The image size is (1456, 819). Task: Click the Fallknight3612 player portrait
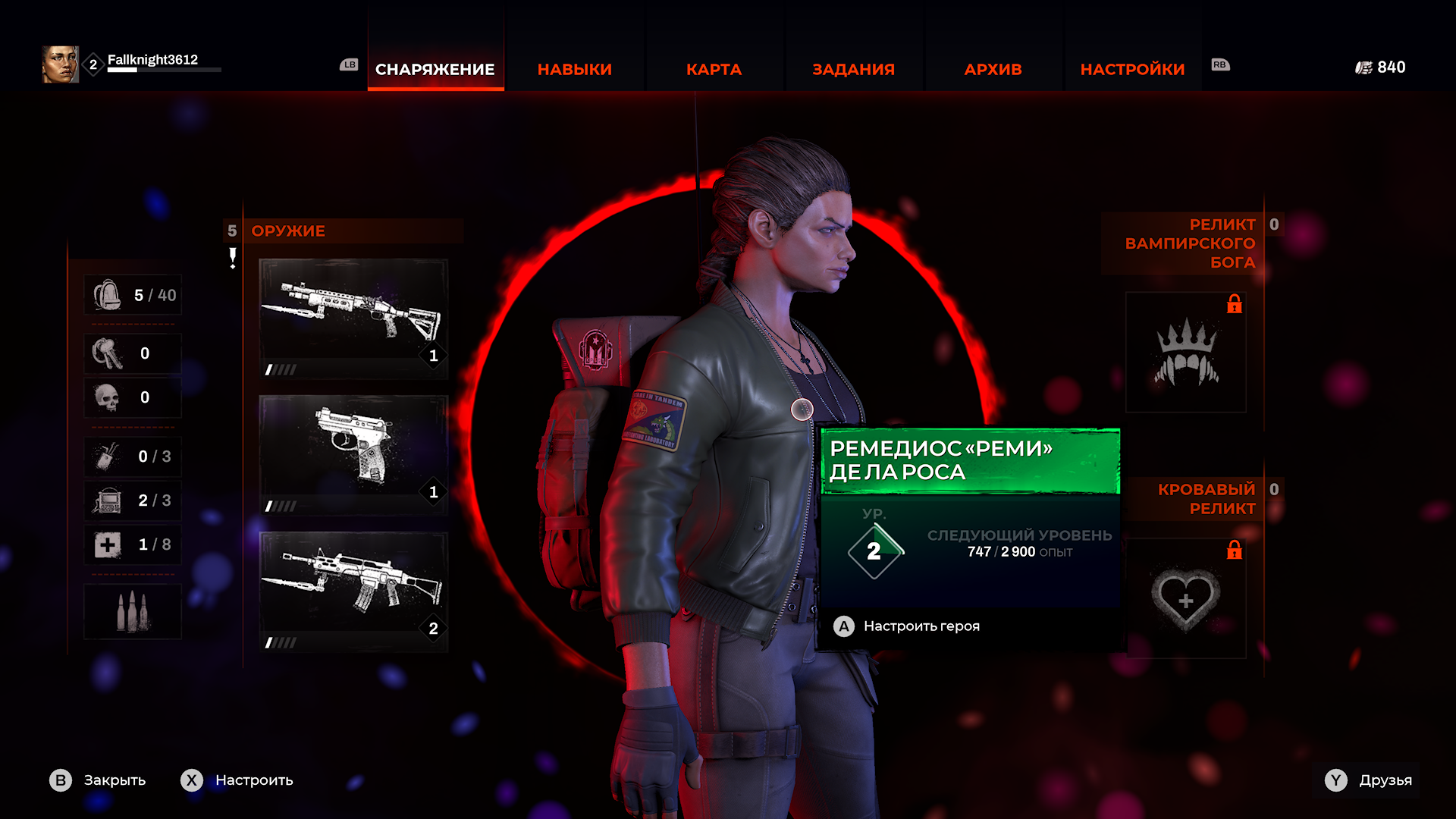pos(61,64)
